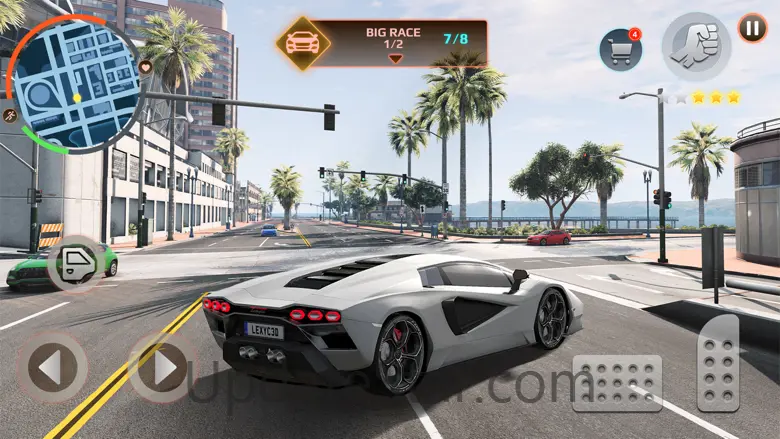Viewport: 780px width, 439px height.
Task: Step on the brake pedal
Action: (617, 383)
